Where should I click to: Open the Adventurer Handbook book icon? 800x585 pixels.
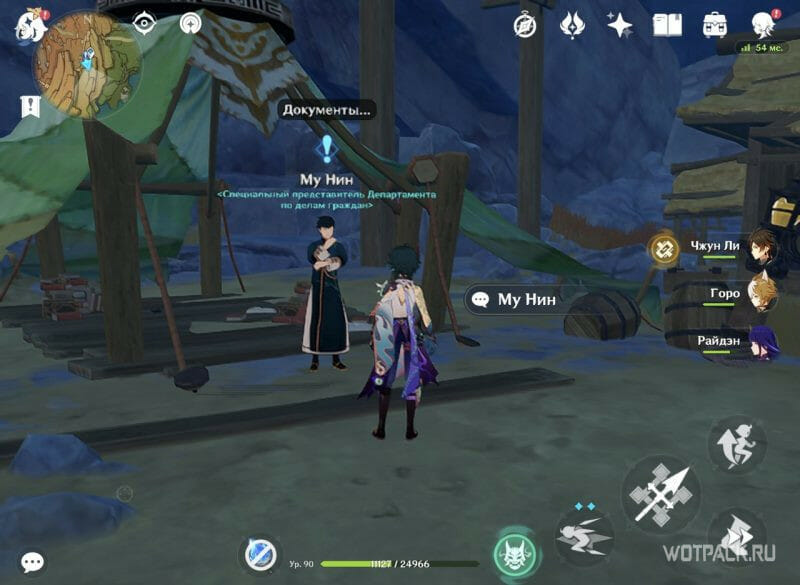(667, 24)
